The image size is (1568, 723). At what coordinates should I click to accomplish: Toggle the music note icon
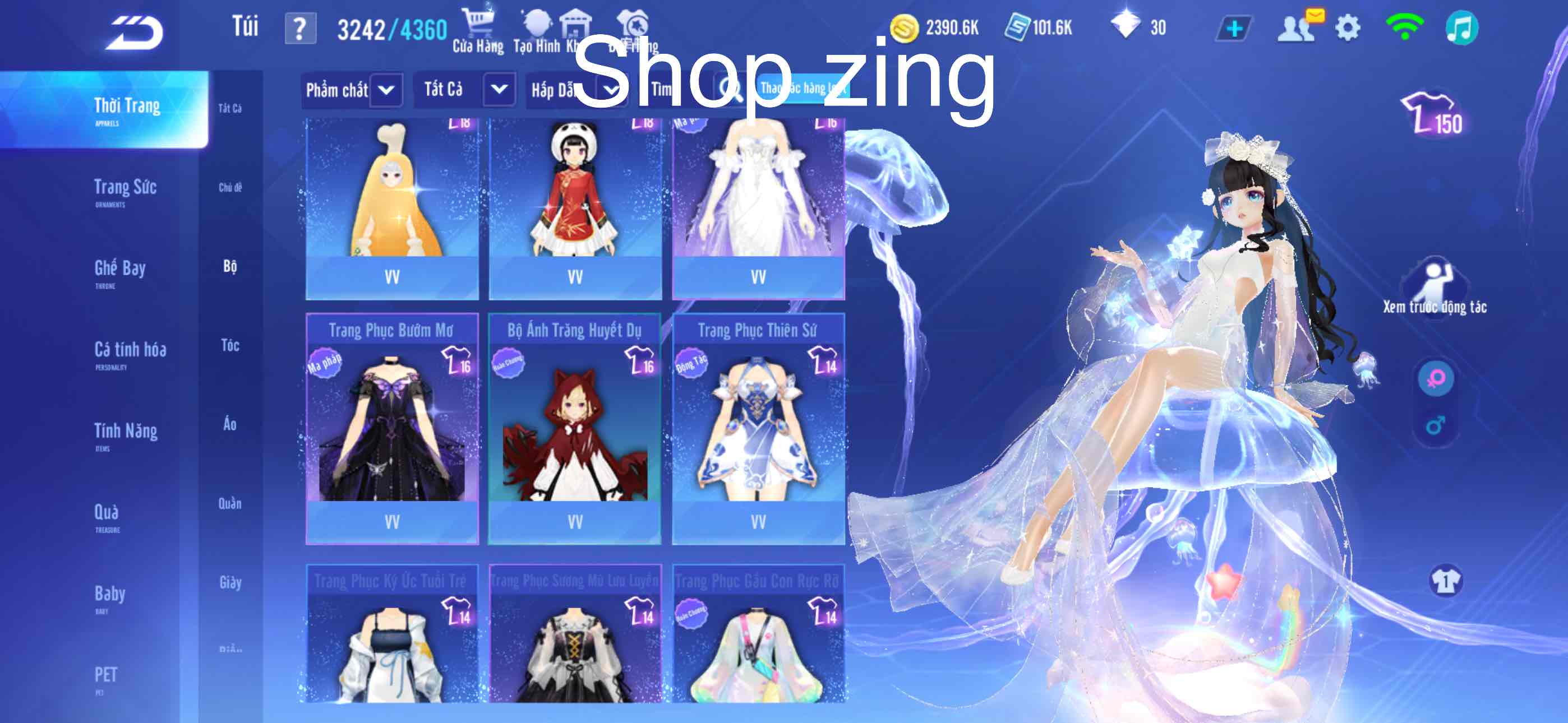[x=1461, y=29]
